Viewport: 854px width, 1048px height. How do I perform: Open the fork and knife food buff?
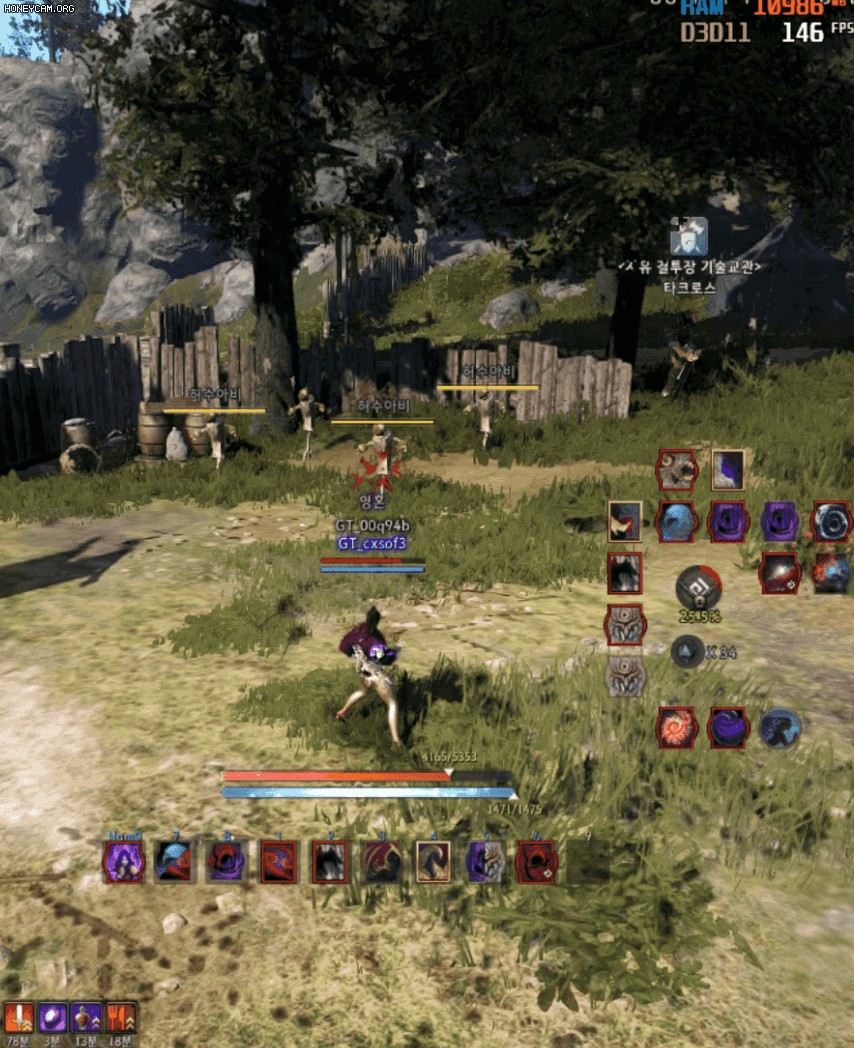120,1018
